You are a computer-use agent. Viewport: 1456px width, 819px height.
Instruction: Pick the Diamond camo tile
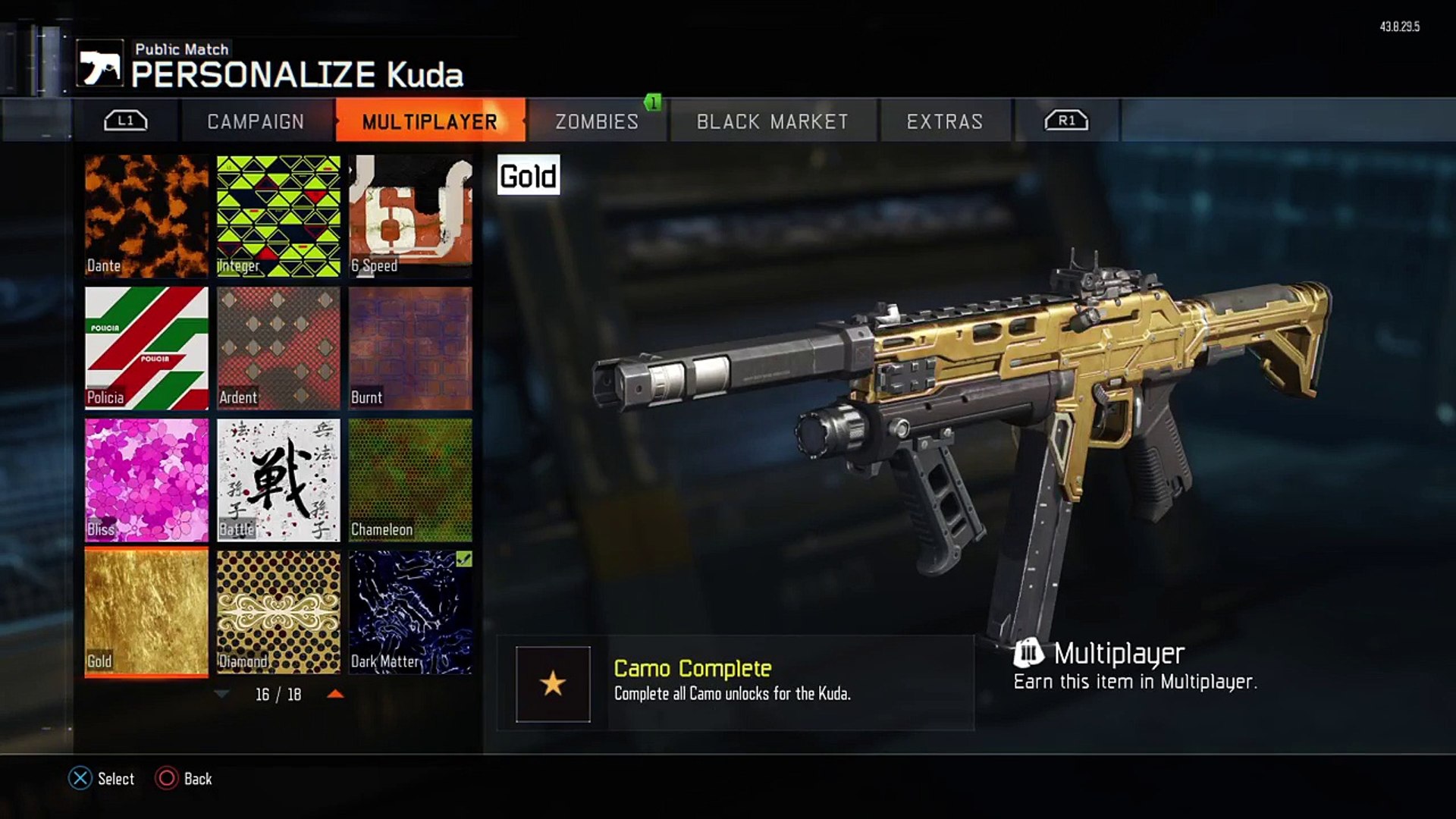(278, 612)
